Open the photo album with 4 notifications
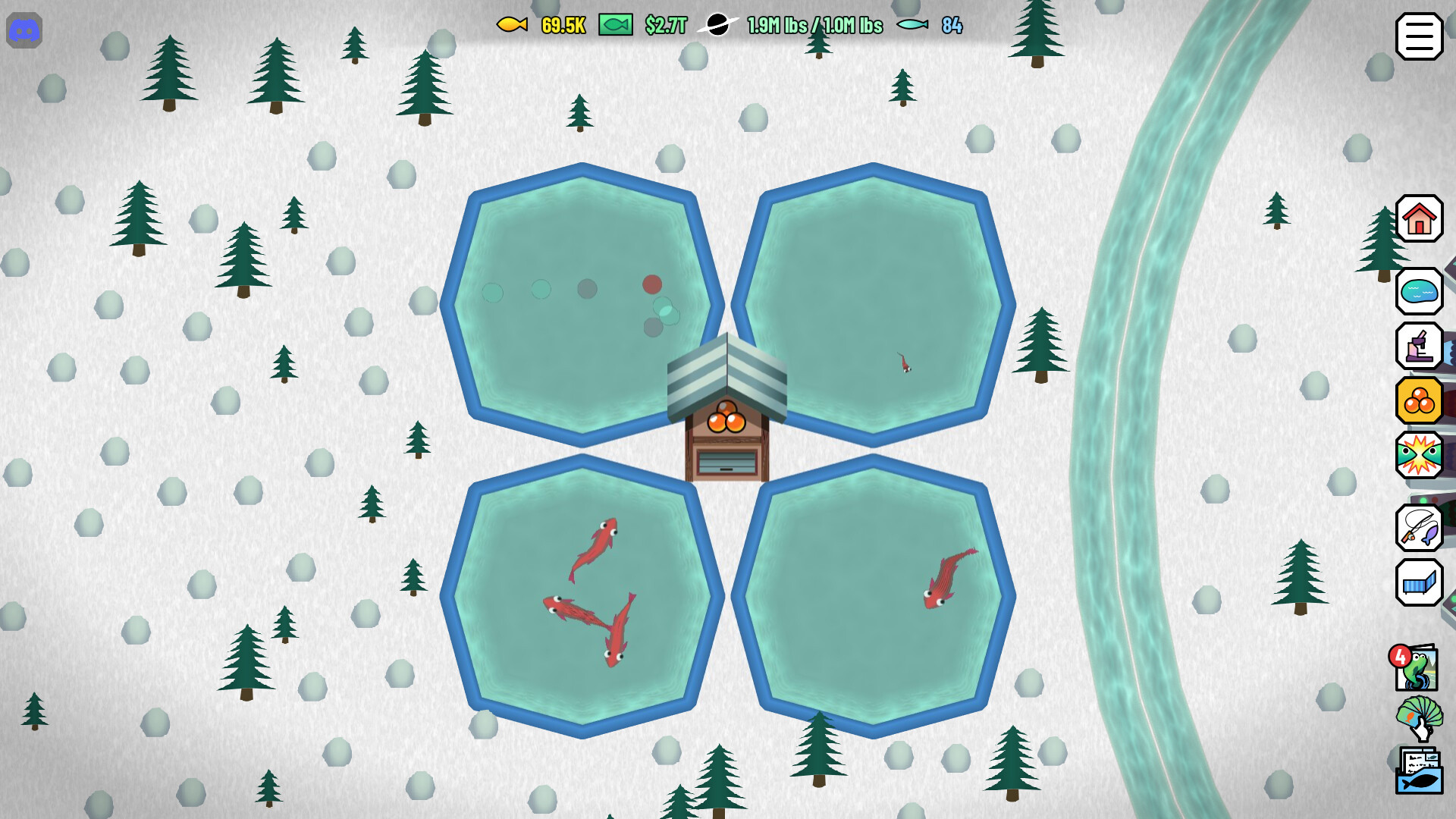 [x=1420, y=667]
